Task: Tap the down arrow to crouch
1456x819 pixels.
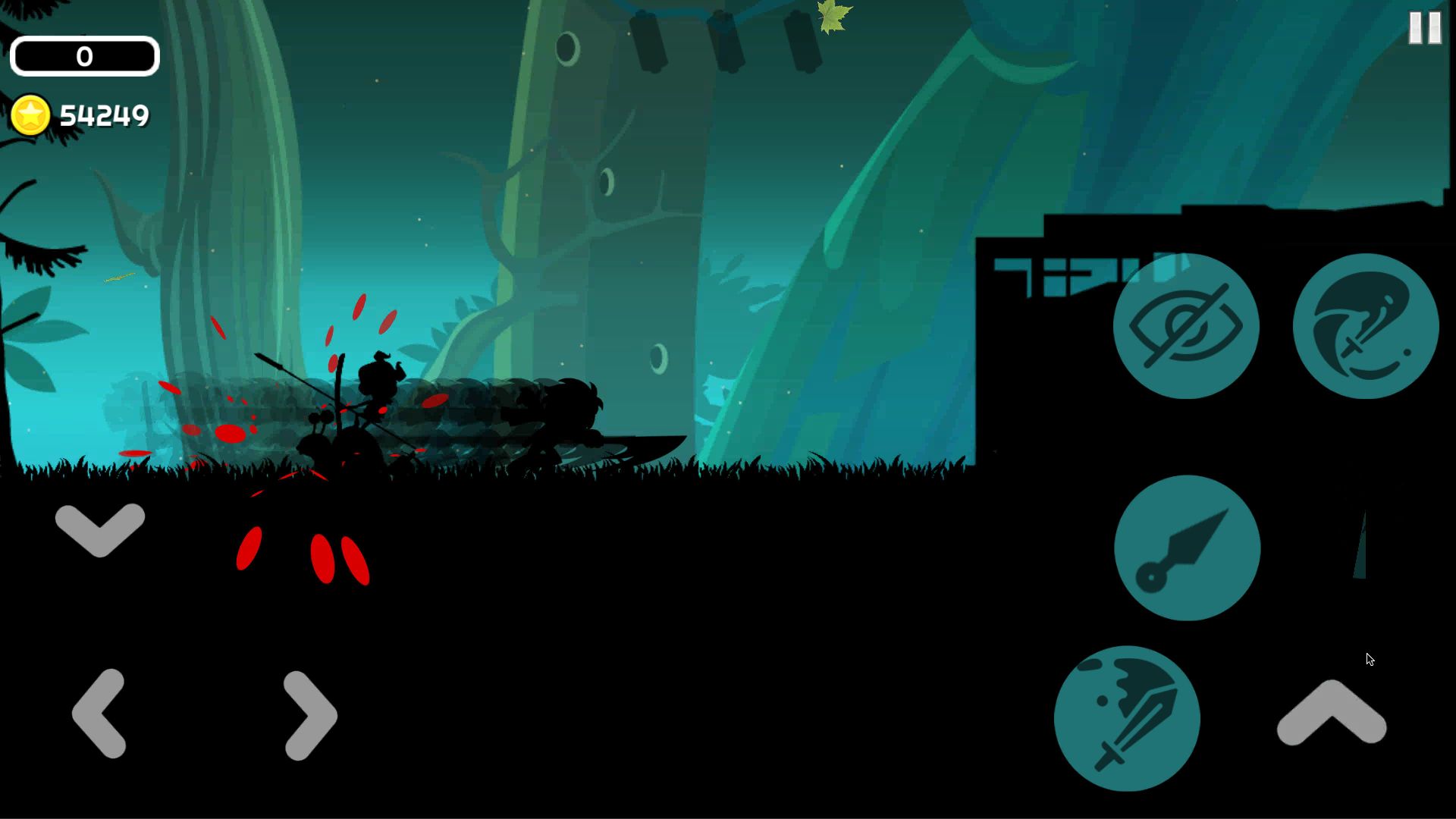Action: pyautogui.click(x=100, y=529)
